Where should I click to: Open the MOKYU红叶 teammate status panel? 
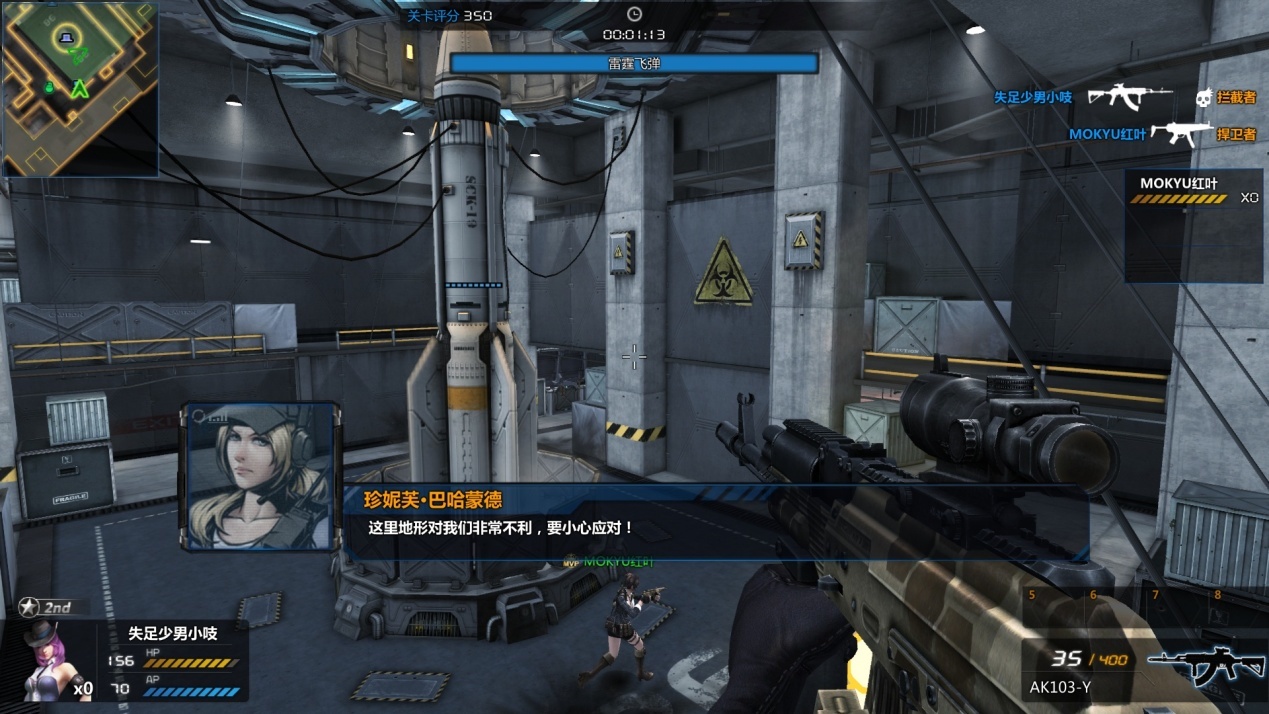(1193, 225)
